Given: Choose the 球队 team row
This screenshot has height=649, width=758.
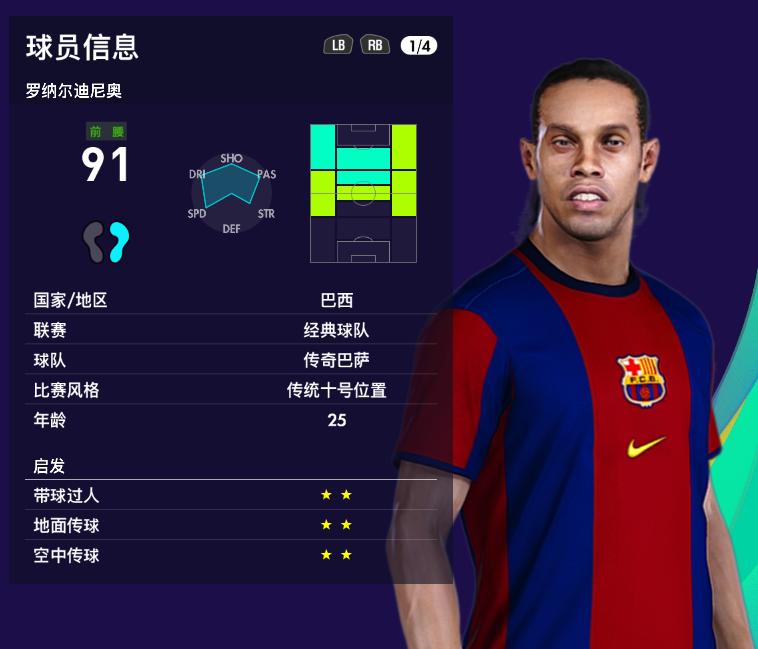Looking at the screenshot, I should pos(232,360).
